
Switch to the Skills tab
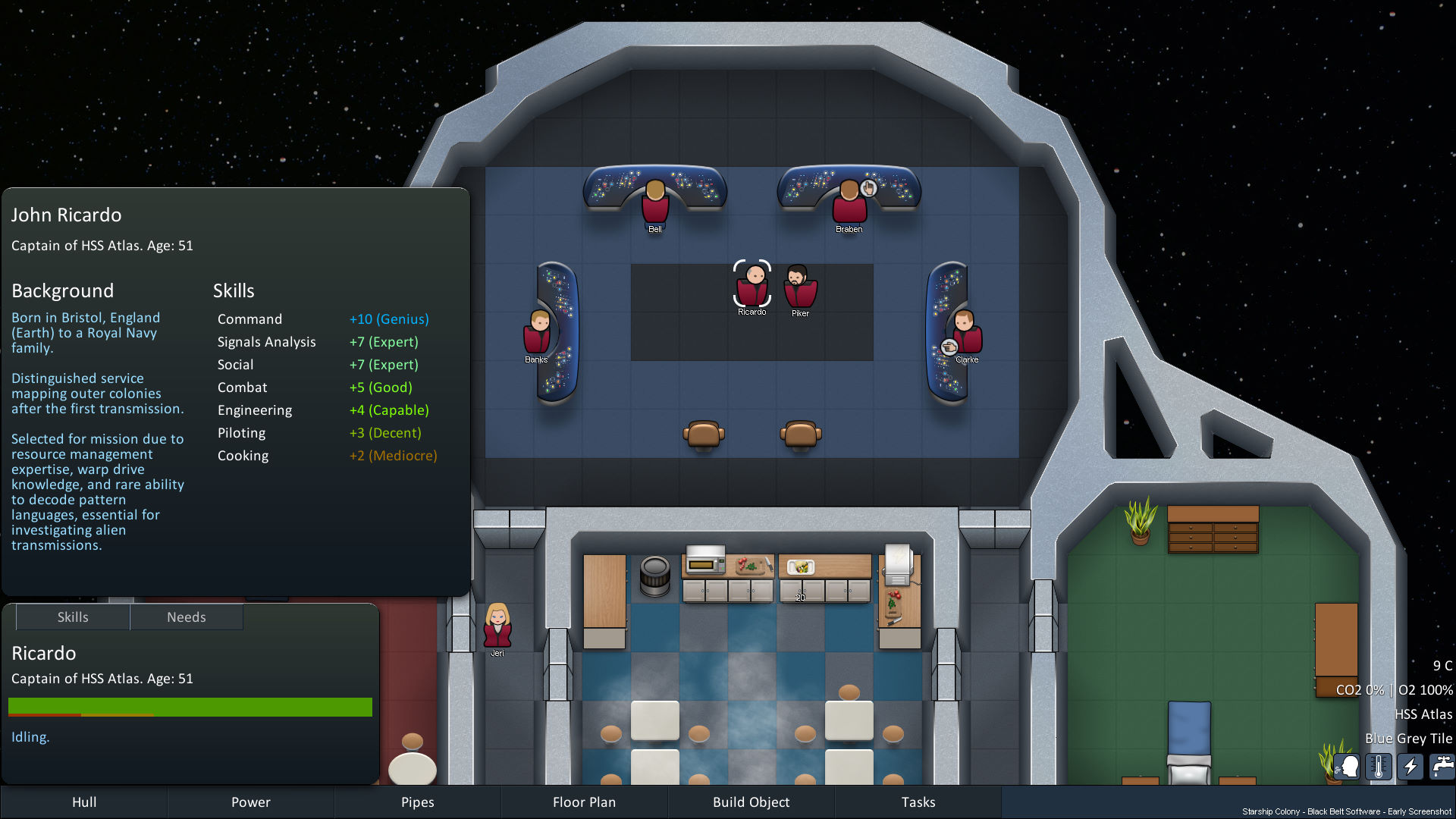[x=73, y=617]
